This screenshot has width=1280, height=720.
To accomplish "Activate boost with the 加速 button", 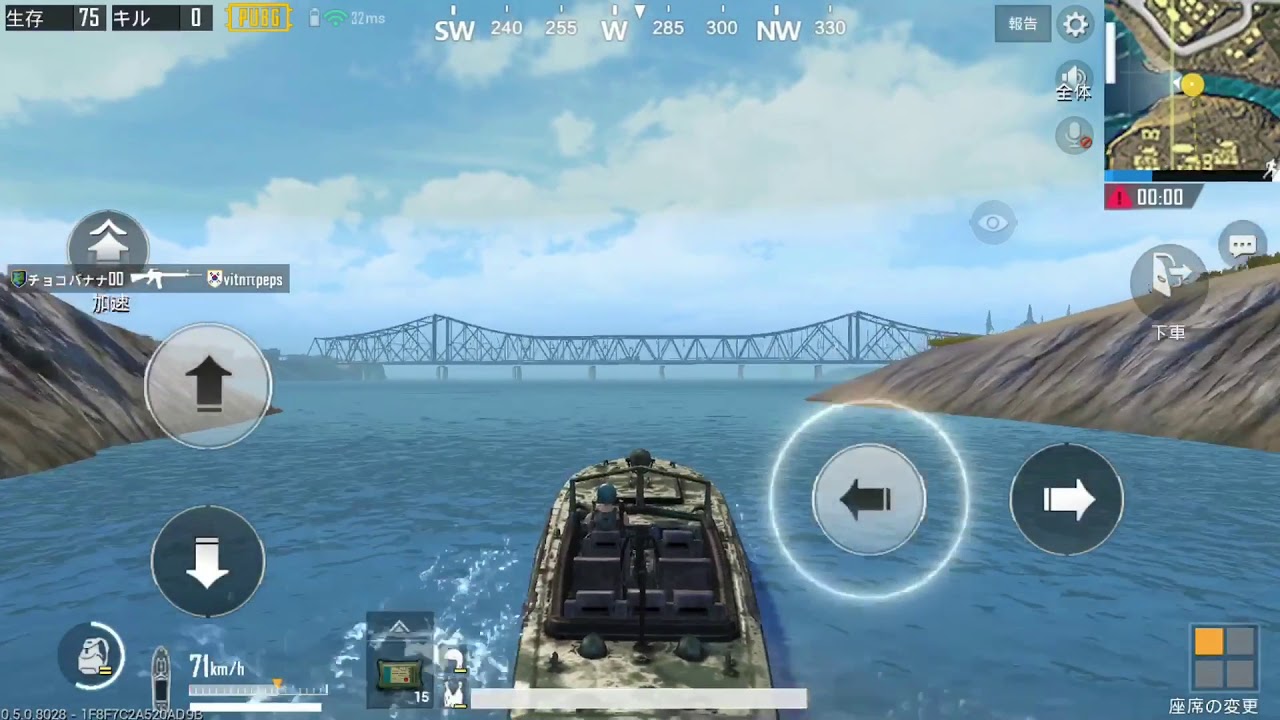I will tap(108, 262).
